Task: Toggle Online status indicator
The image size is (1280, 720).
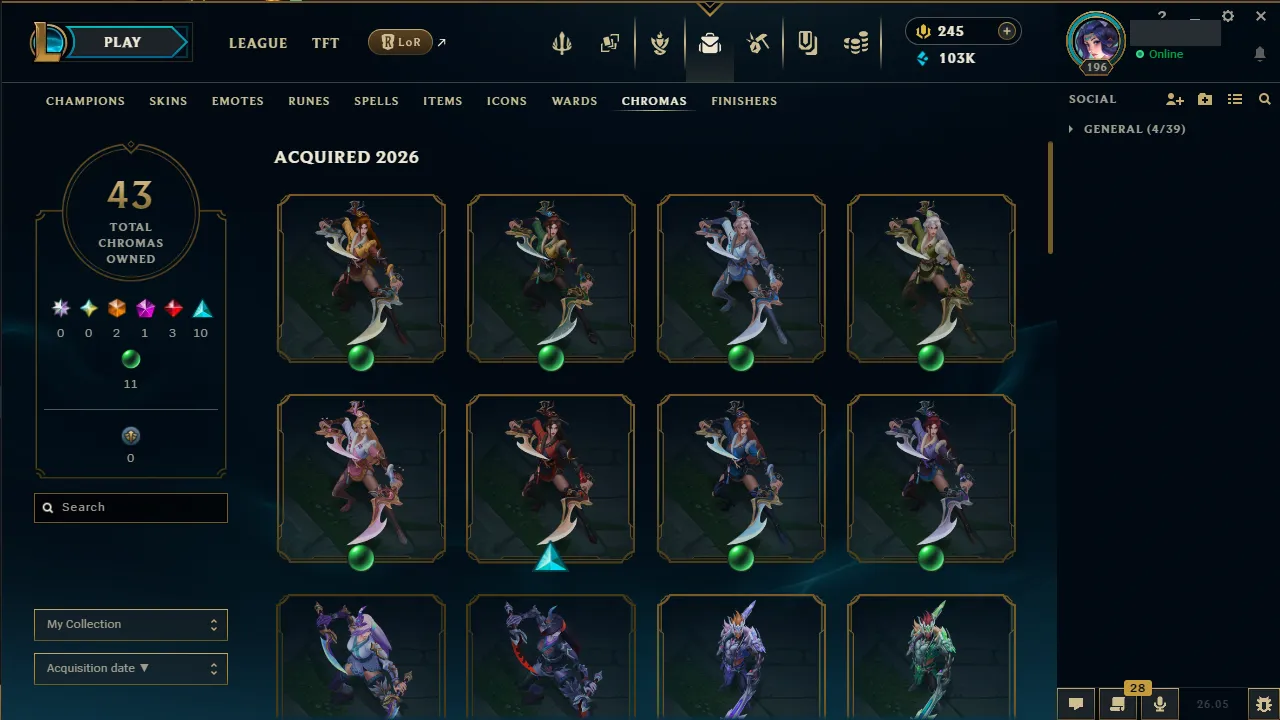Action: coord(1160,54)
